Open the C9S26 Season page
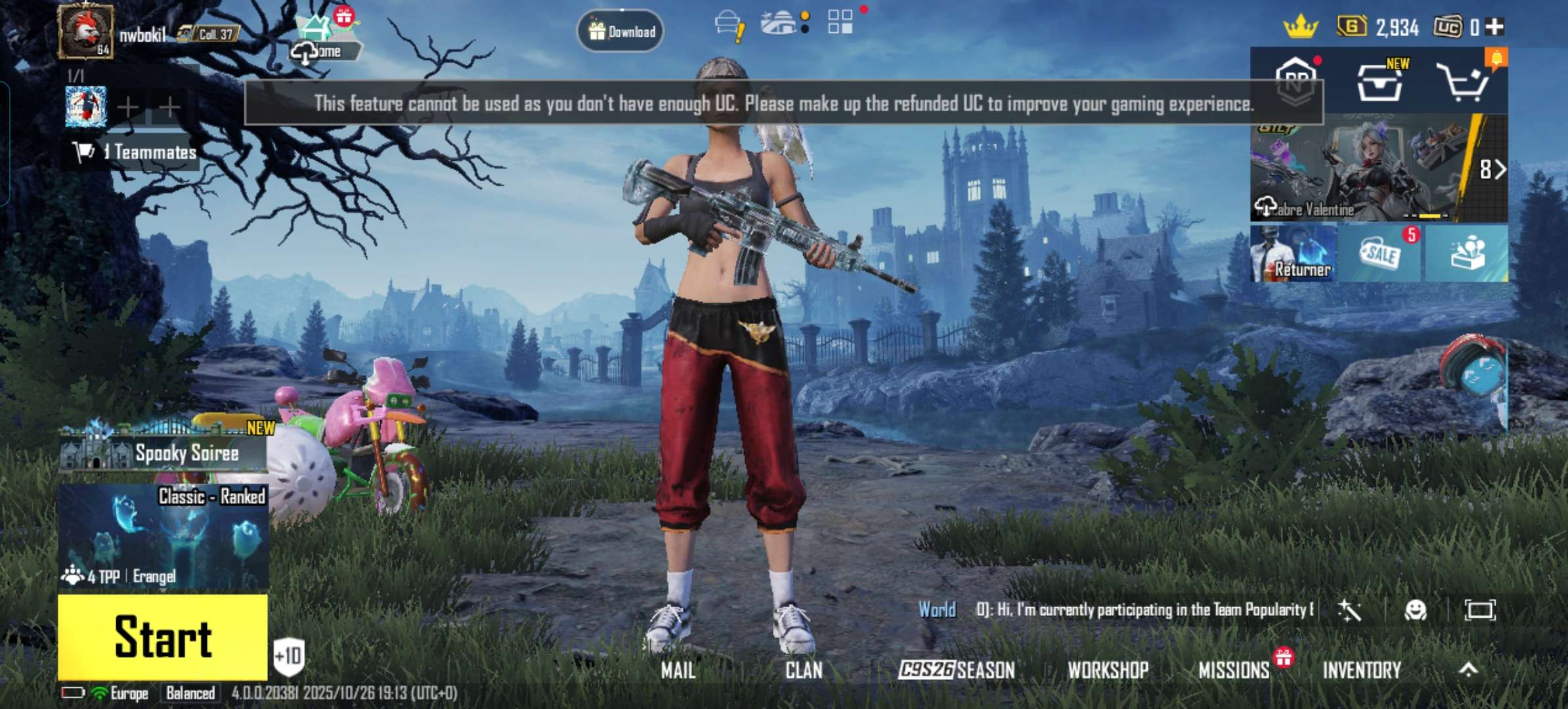Screen dimensions: 1568x709 [956, 670]
